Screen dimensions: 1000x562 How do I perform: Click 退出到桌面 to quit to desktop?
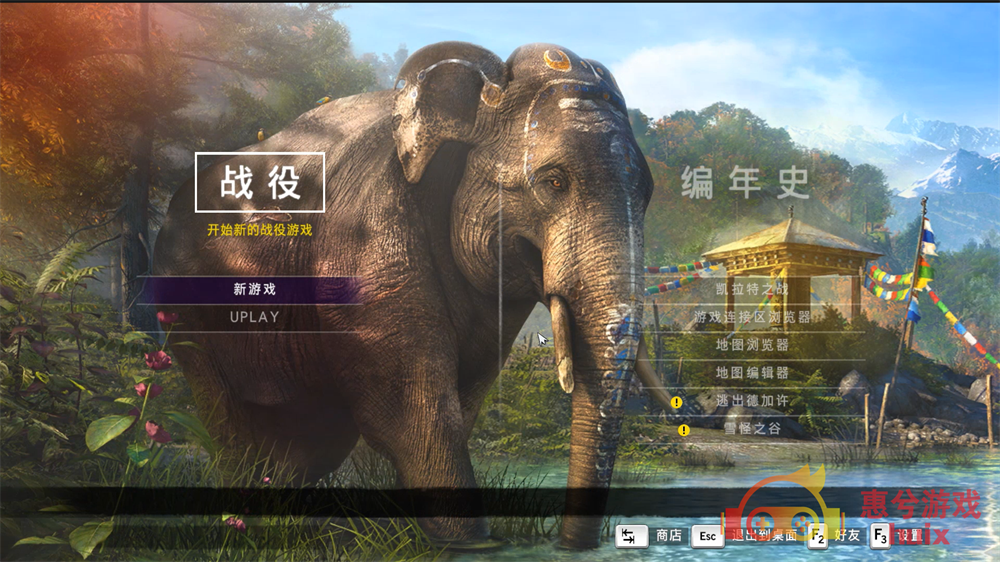pyautogui.click(x=762, y=536)
